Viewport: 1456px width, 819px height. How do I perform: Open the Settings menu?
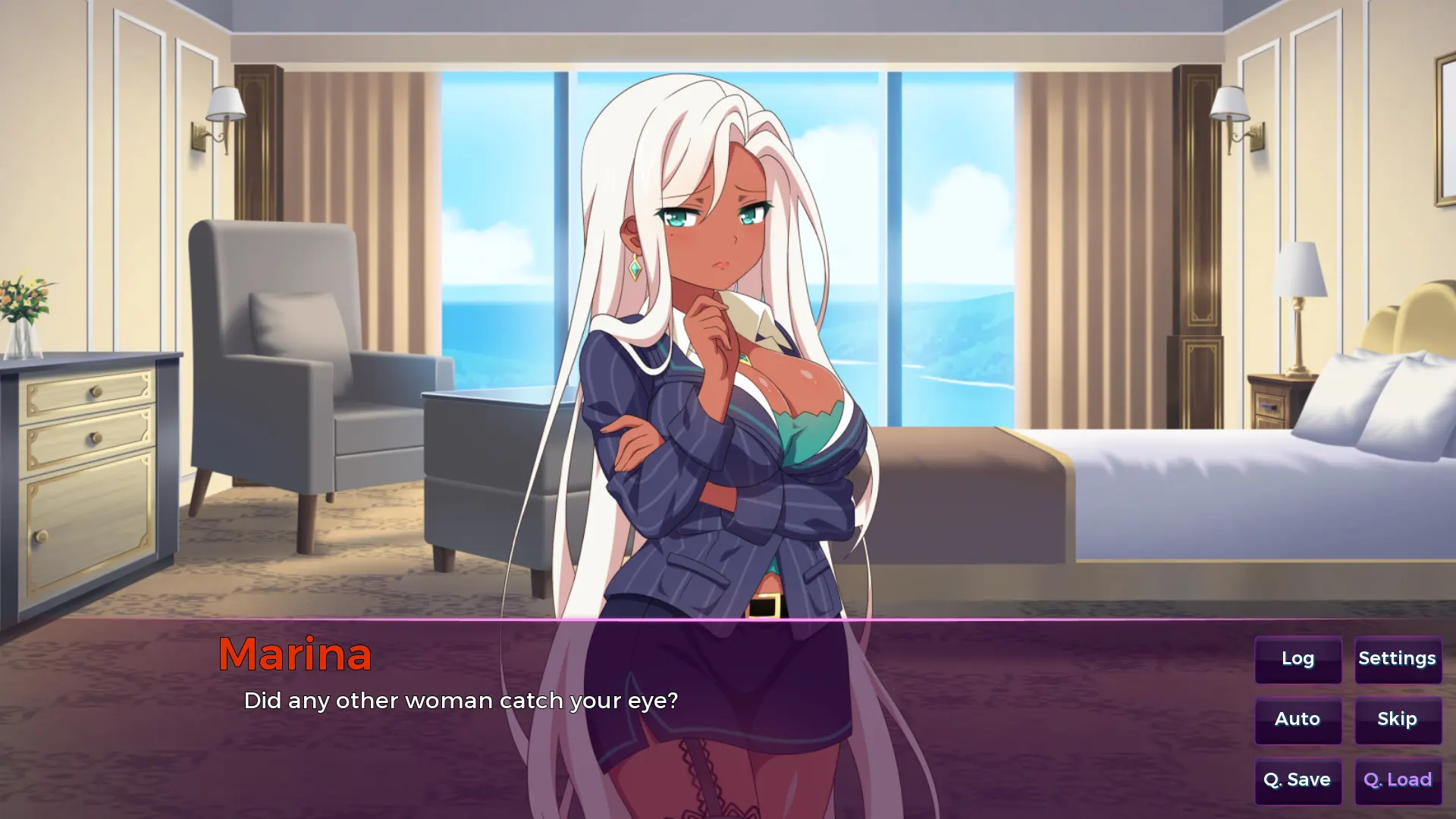tap(1398, 659)
